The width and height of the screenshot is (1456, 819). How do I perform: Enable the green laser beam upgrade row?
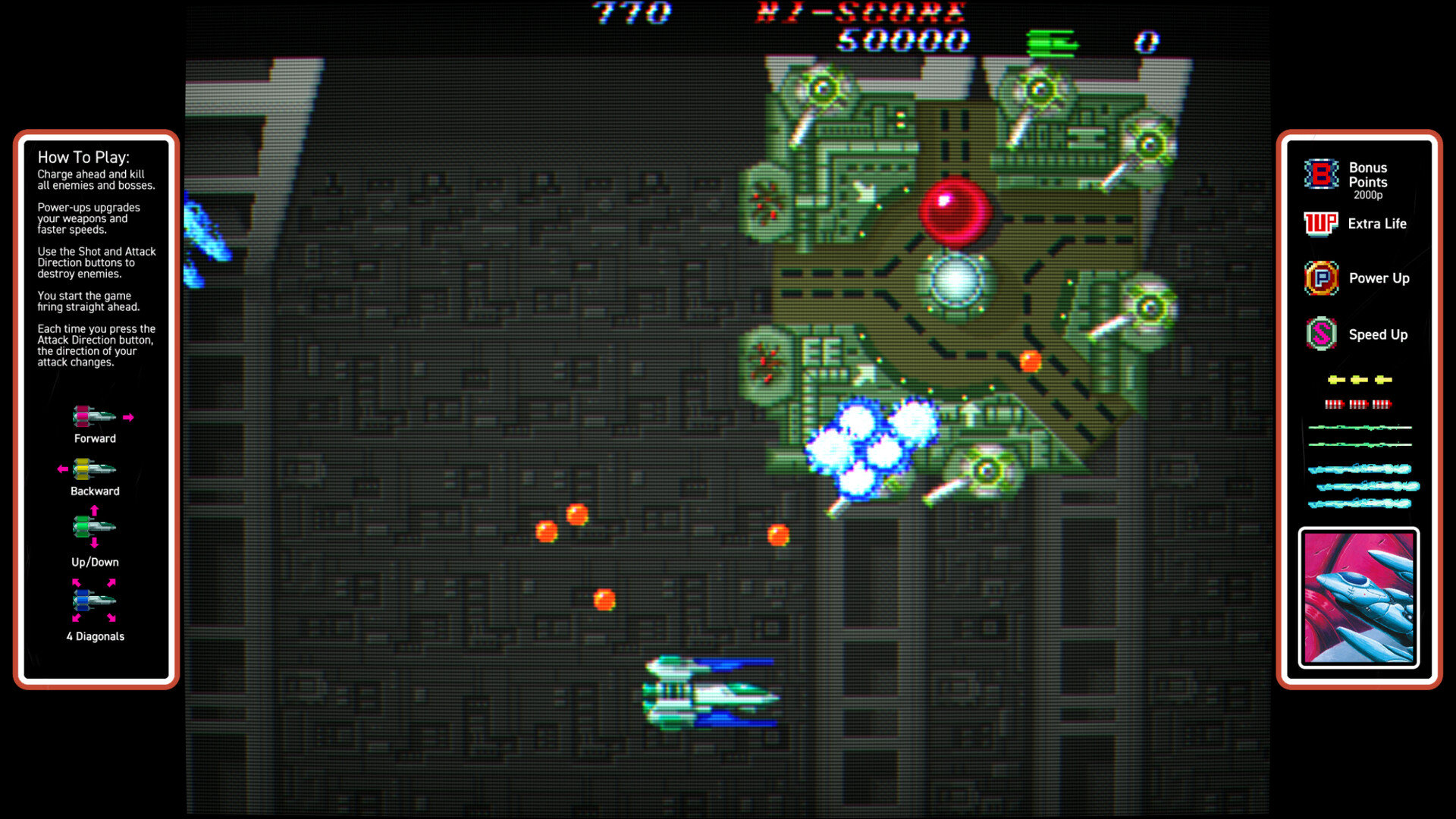[x=1359, y=428]
